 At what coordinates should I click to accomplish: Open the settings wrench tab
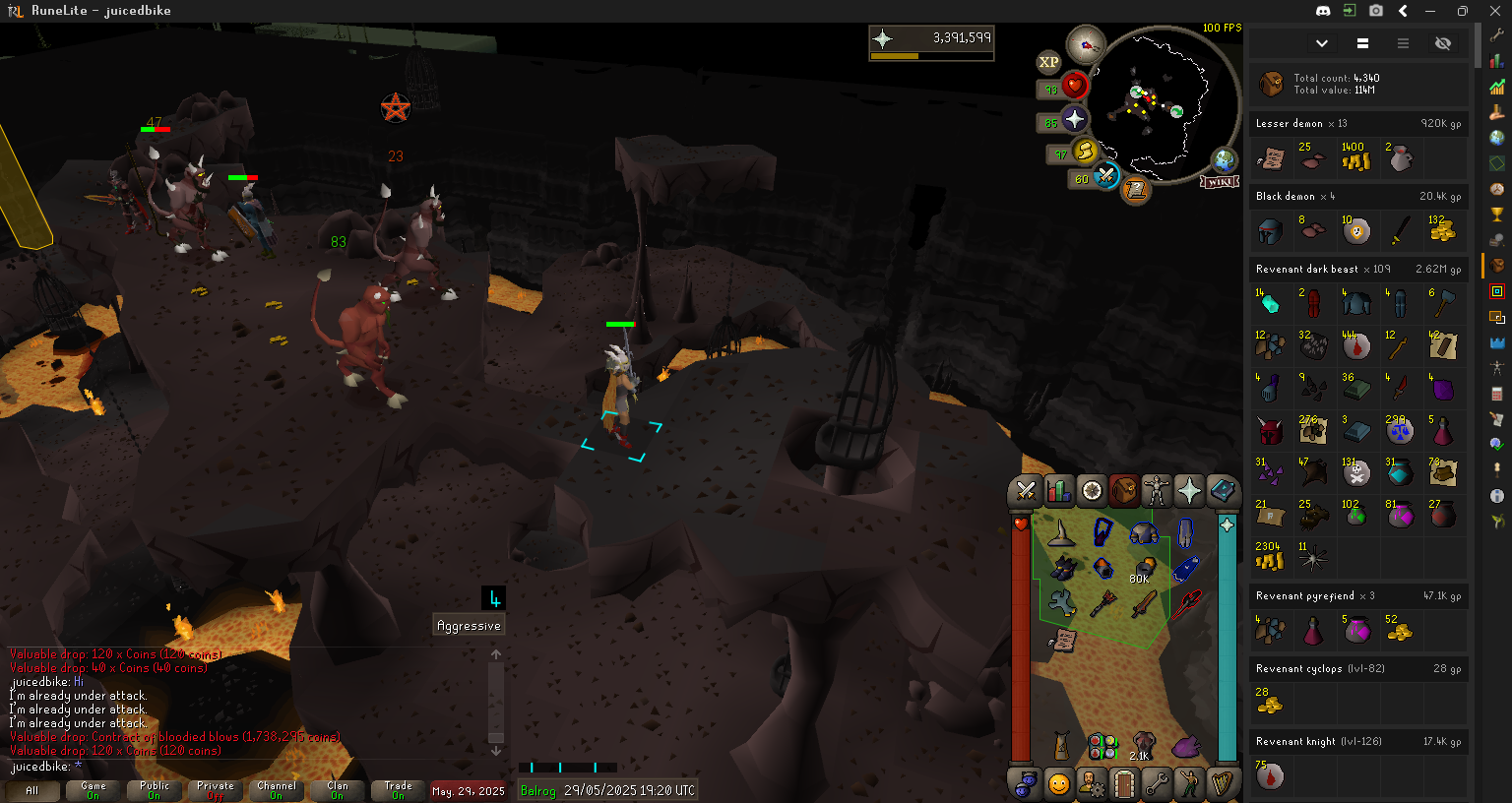pyautogui.click(x=1157, y=784)
